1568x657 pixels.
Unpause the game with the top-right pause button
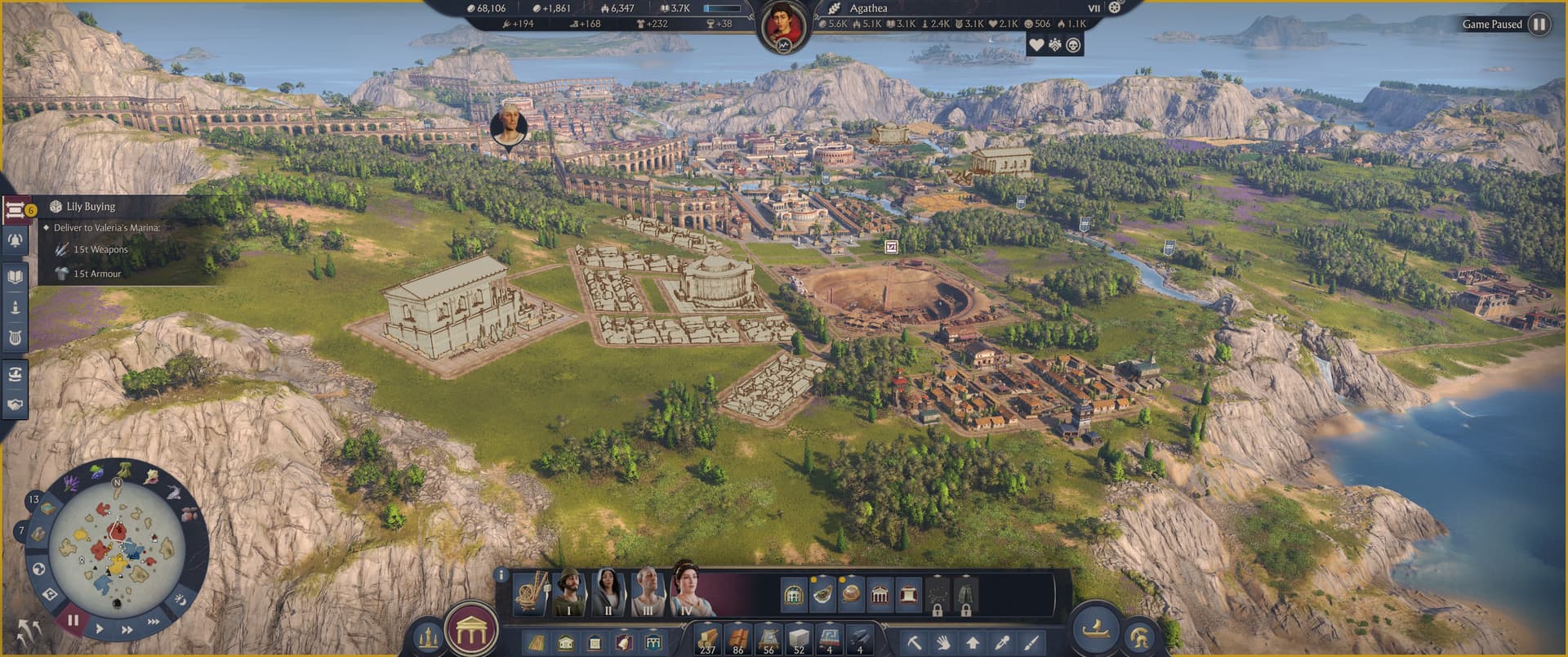pos(1539,24)
